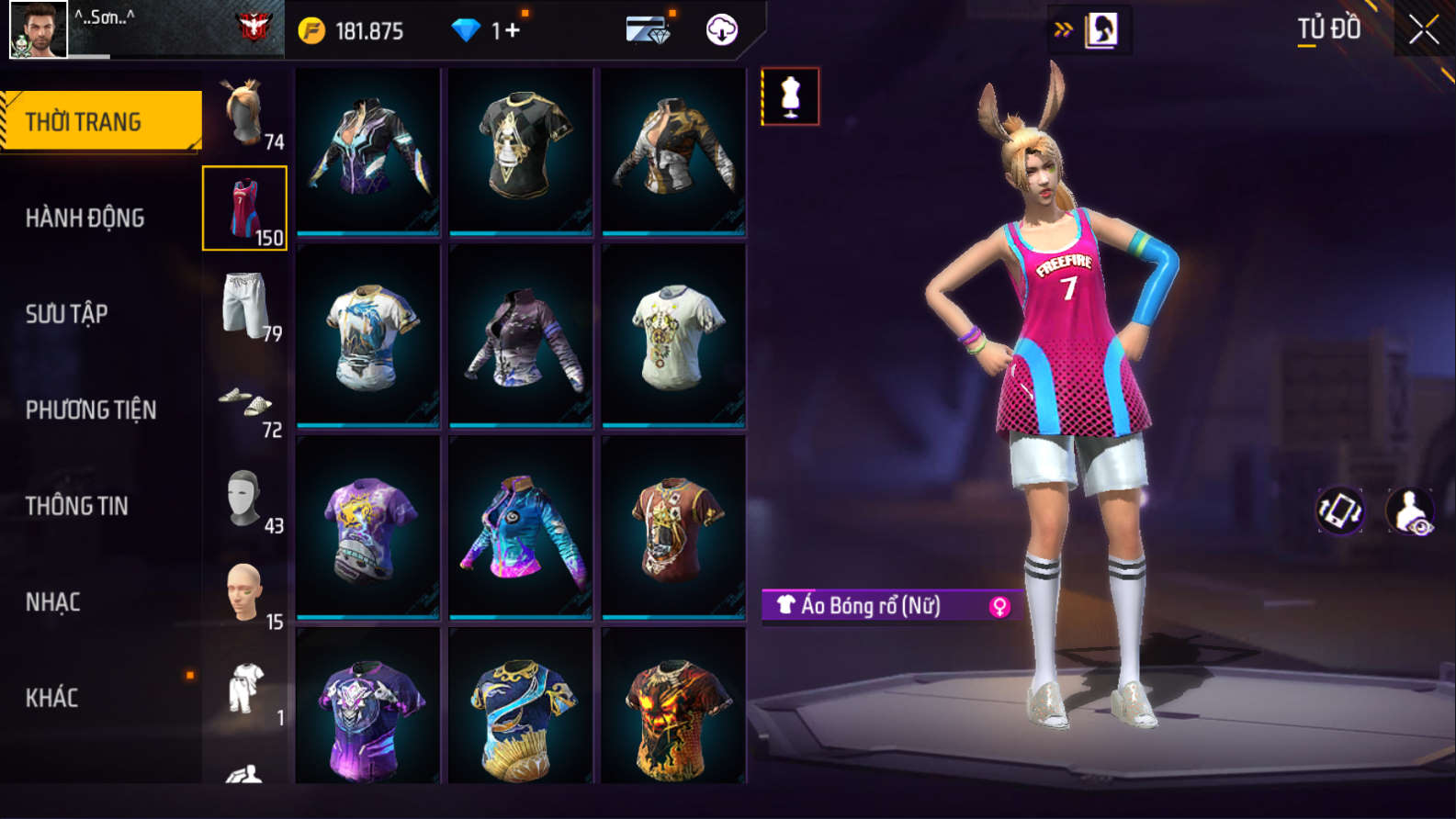Show the mask category with 43 items
This screenshot has height=819, width=1456.
click(x=244, y=499)
